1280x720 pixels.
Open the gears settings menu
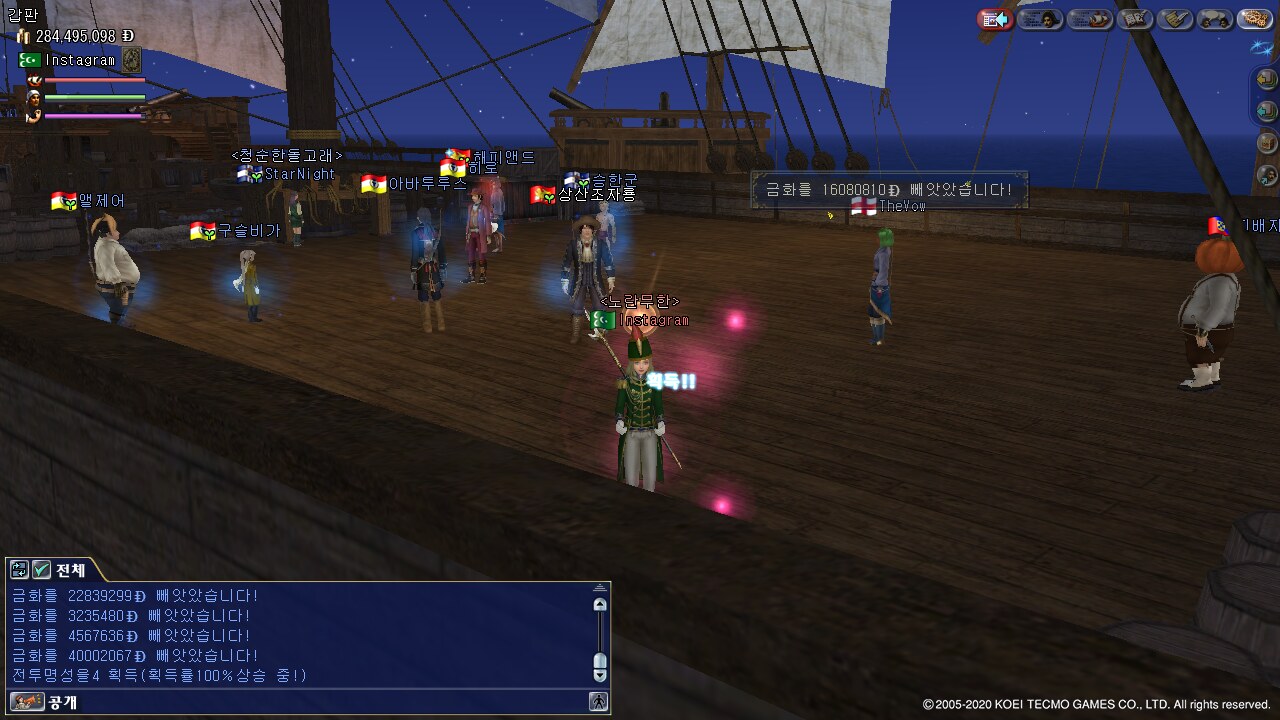[1254, 19]
